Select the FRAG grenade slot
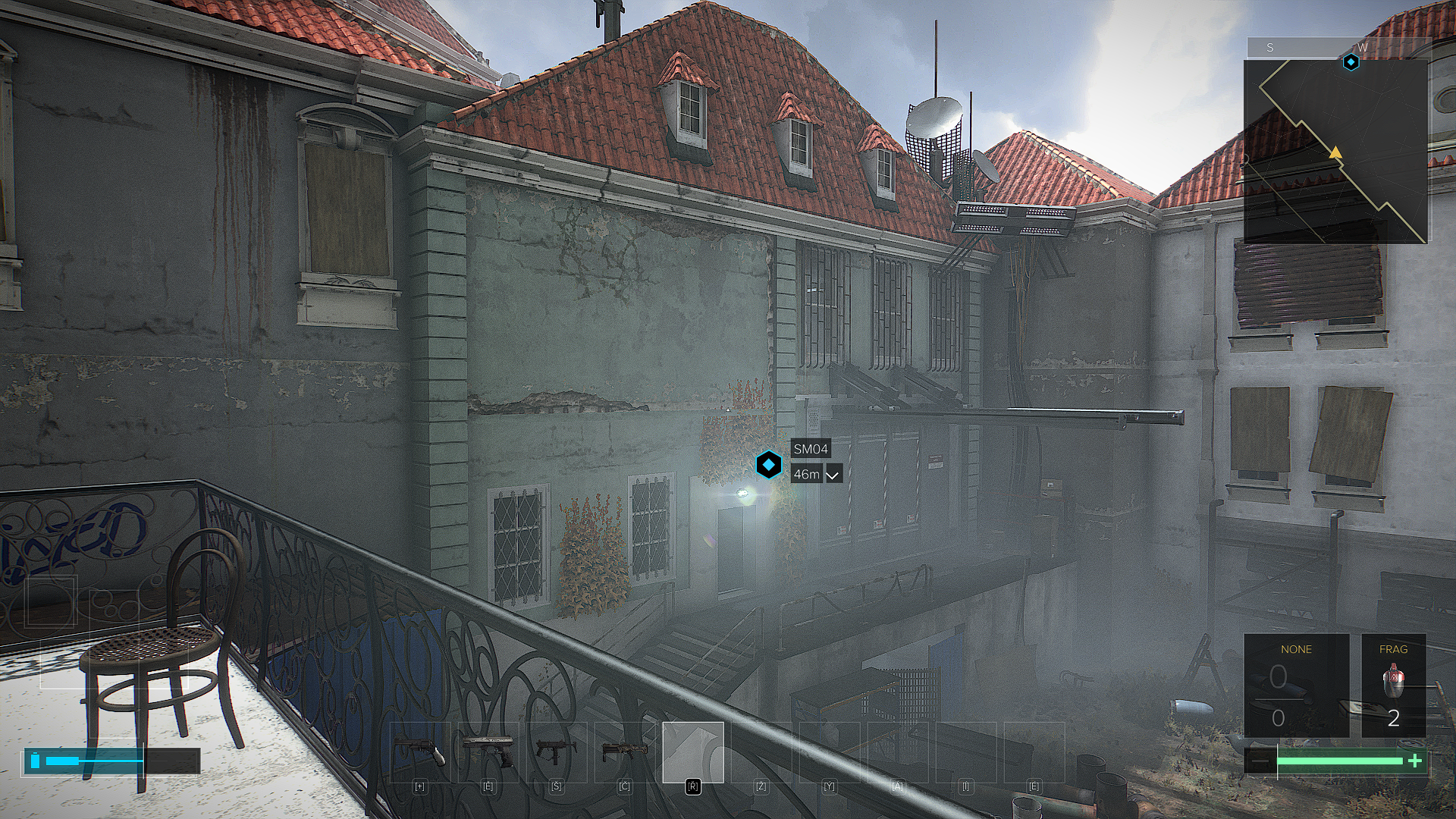This screenshot has height=819, width=1456. [x=1393, y=686]
